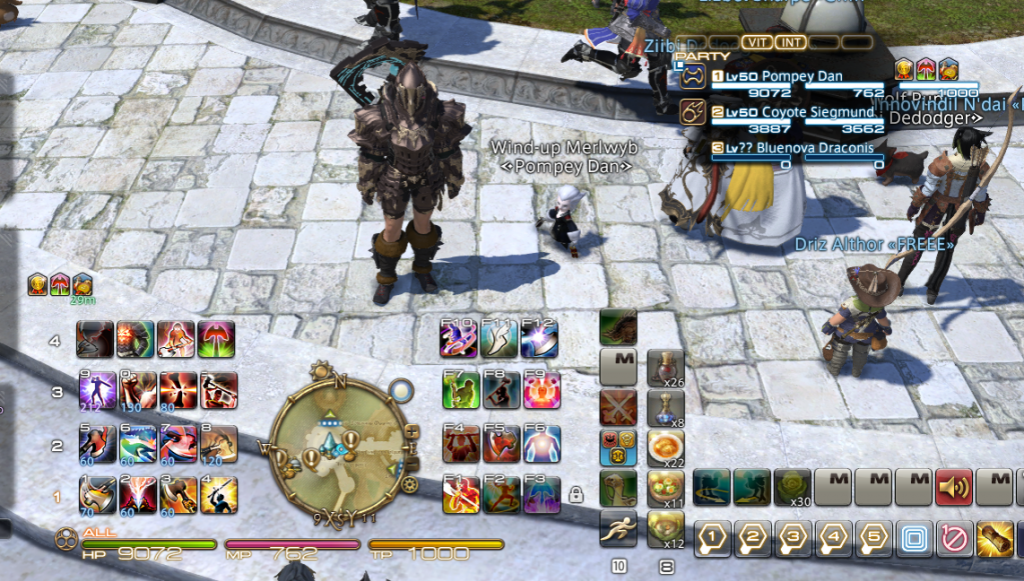Place the blue square waymark
Viewport: 1024px width, 581px height.
coord(914,540)
